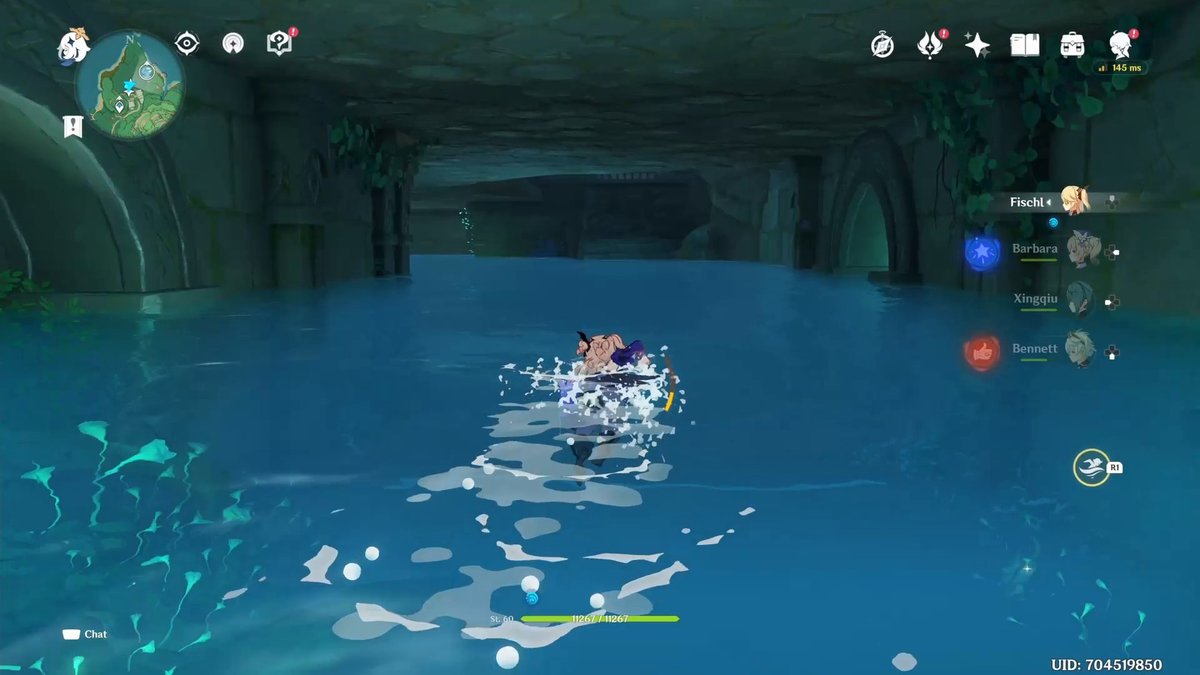Open the compass events icon
The height and width of the screenshot is (675, 1200).
(x=882, y=45)
